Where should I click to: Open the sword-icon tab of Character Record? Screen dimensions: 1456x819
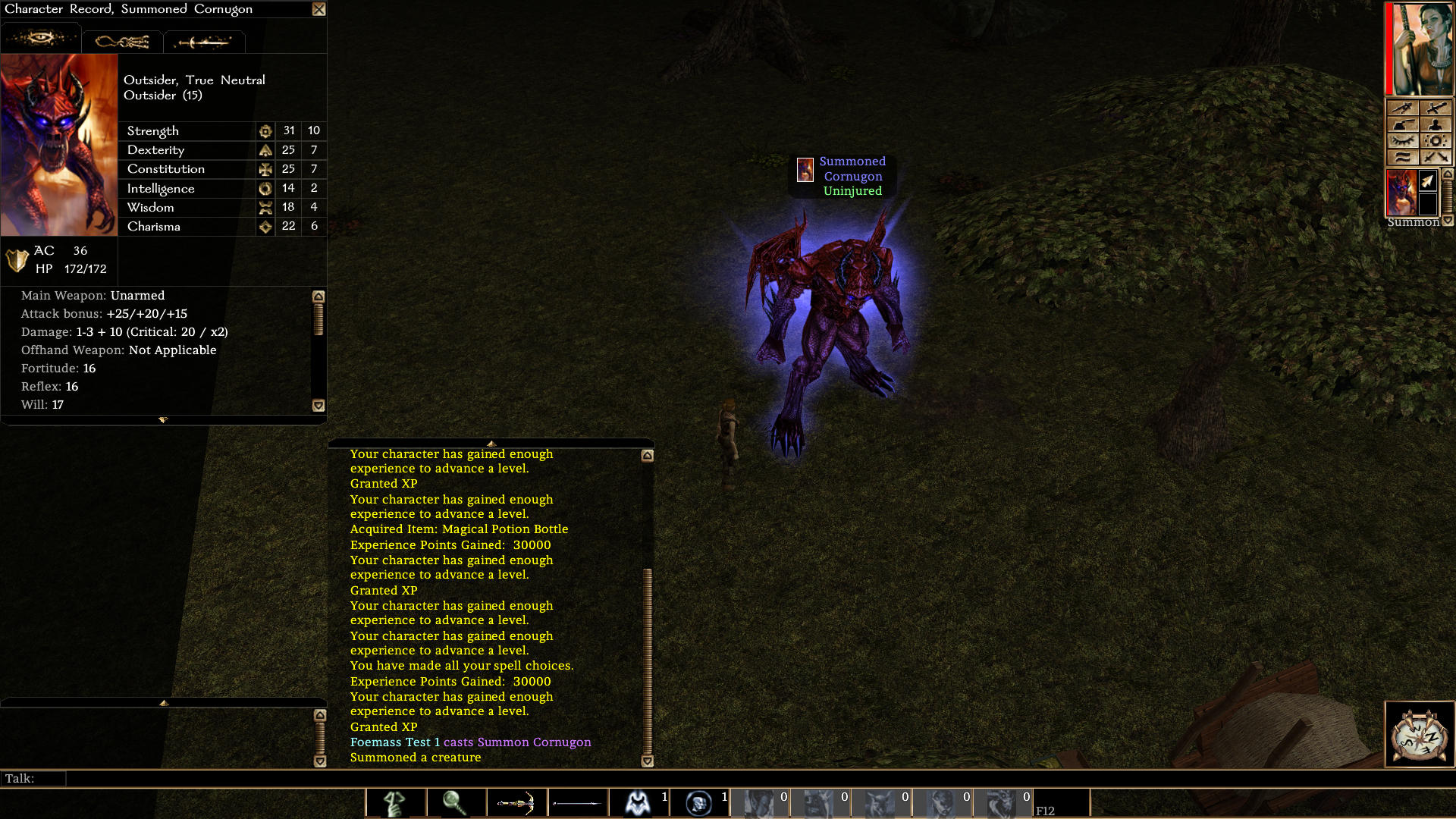[203, 42]
